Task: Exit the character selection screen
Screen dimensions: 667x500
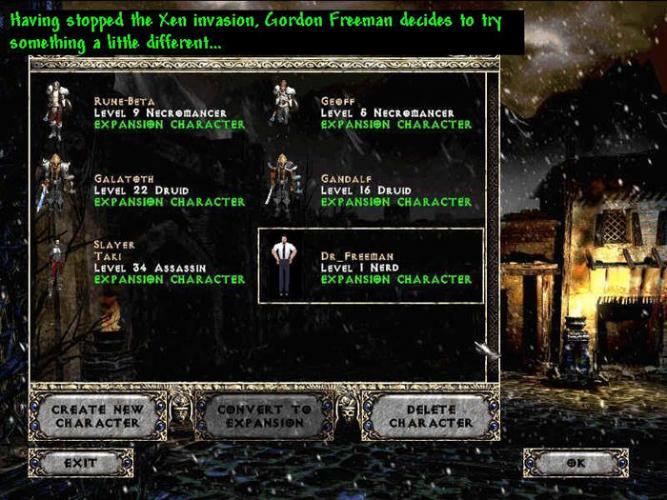Action: point(81,463)
